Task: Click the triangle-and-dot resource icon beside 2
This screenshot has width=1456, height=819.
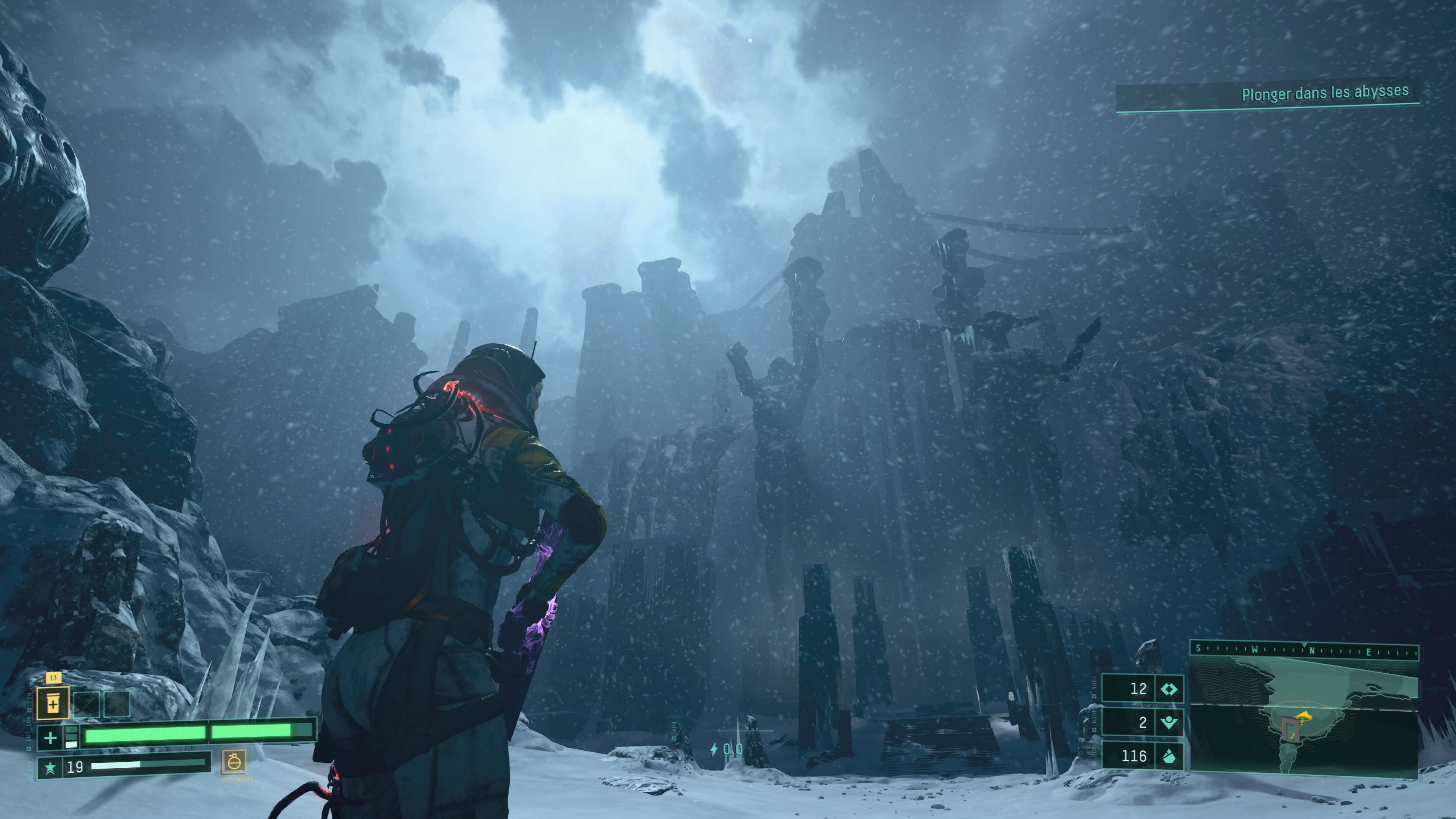Action: coord(1169,722)
